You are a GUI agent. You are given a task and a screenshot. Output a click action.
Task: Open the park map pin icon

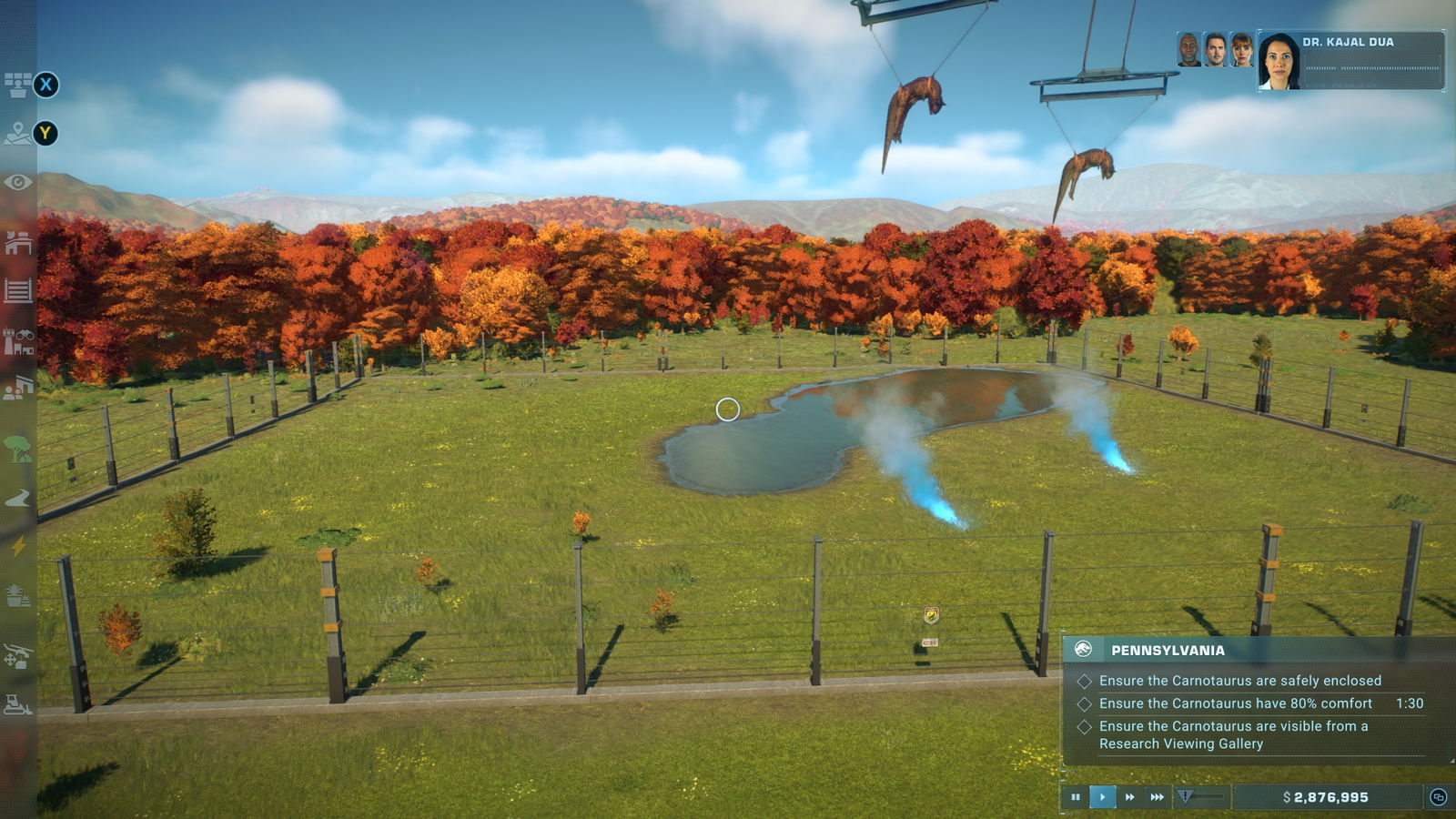pos(17,134)
